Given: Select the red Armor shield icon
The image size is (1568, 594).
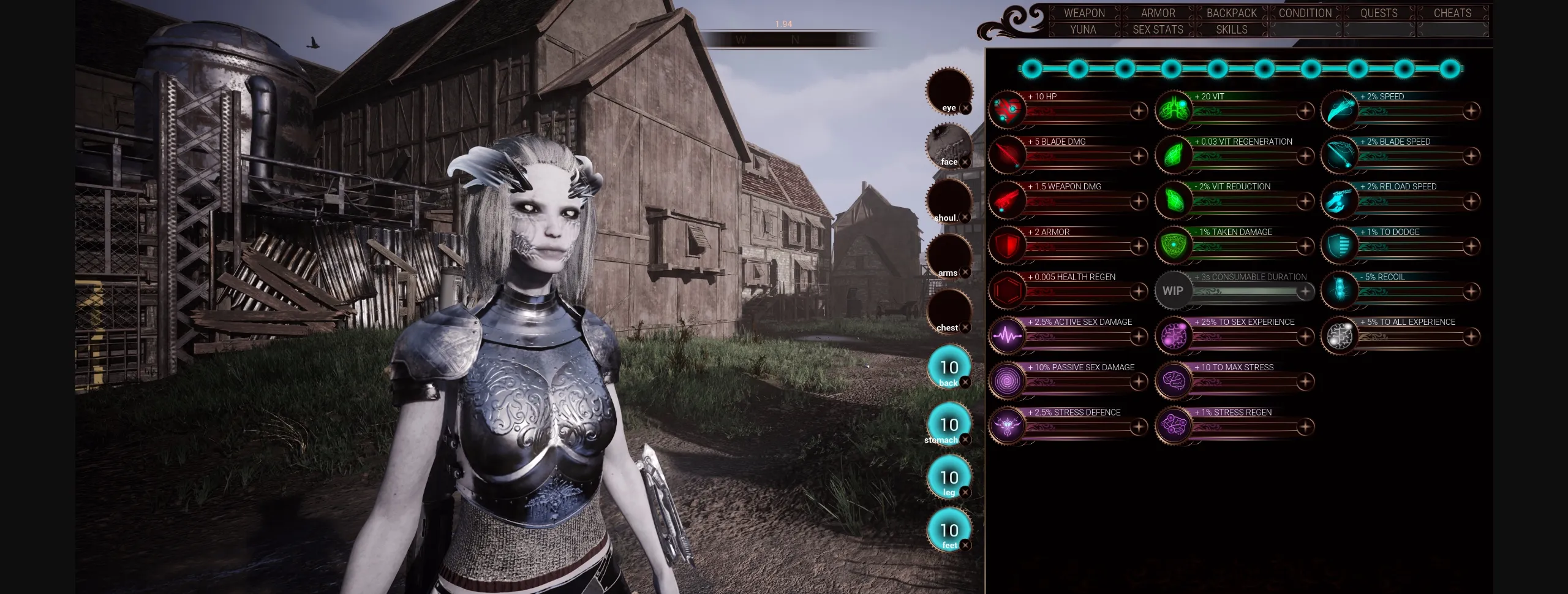Looking at the screenshot, I should click(1007, 246).
